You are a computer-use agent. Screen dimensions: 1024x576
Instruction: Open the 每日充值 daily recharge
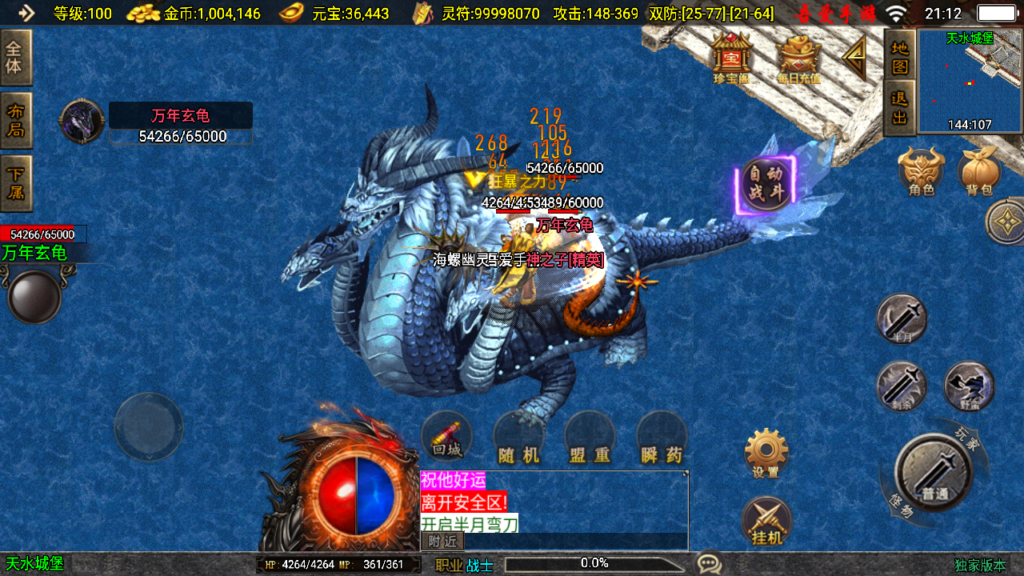(x=799, y=56)
